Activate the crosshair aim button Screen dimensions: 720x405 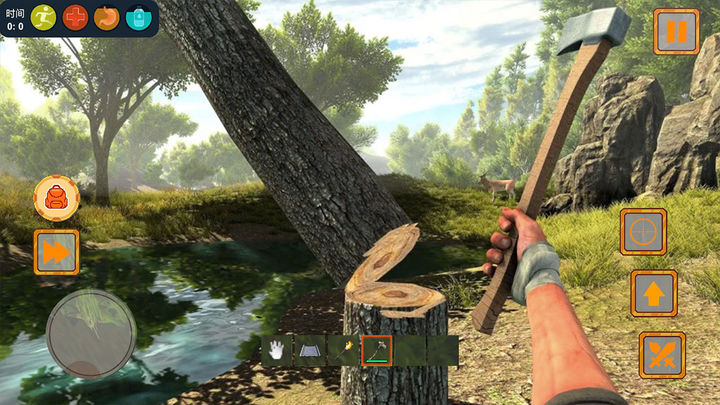[643, 232]
